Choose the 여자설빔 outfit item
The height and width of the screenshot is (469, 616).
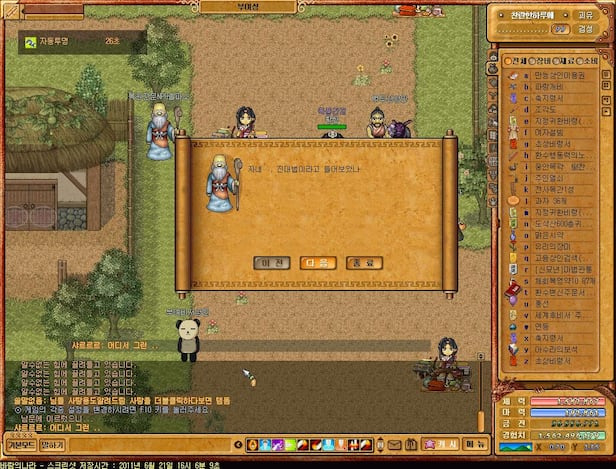(x=545, y=133)
